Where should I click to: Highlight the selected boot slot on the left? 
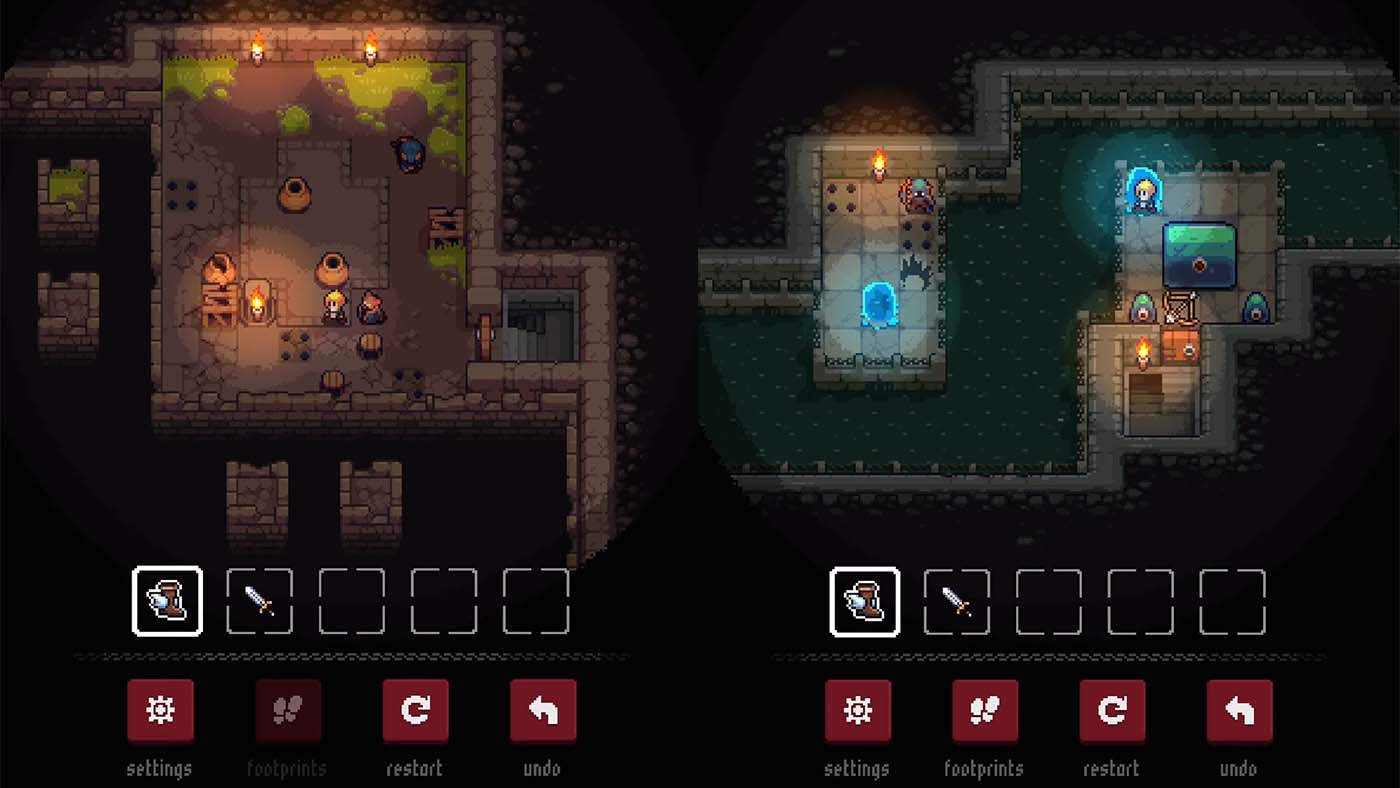coord(167,600)
